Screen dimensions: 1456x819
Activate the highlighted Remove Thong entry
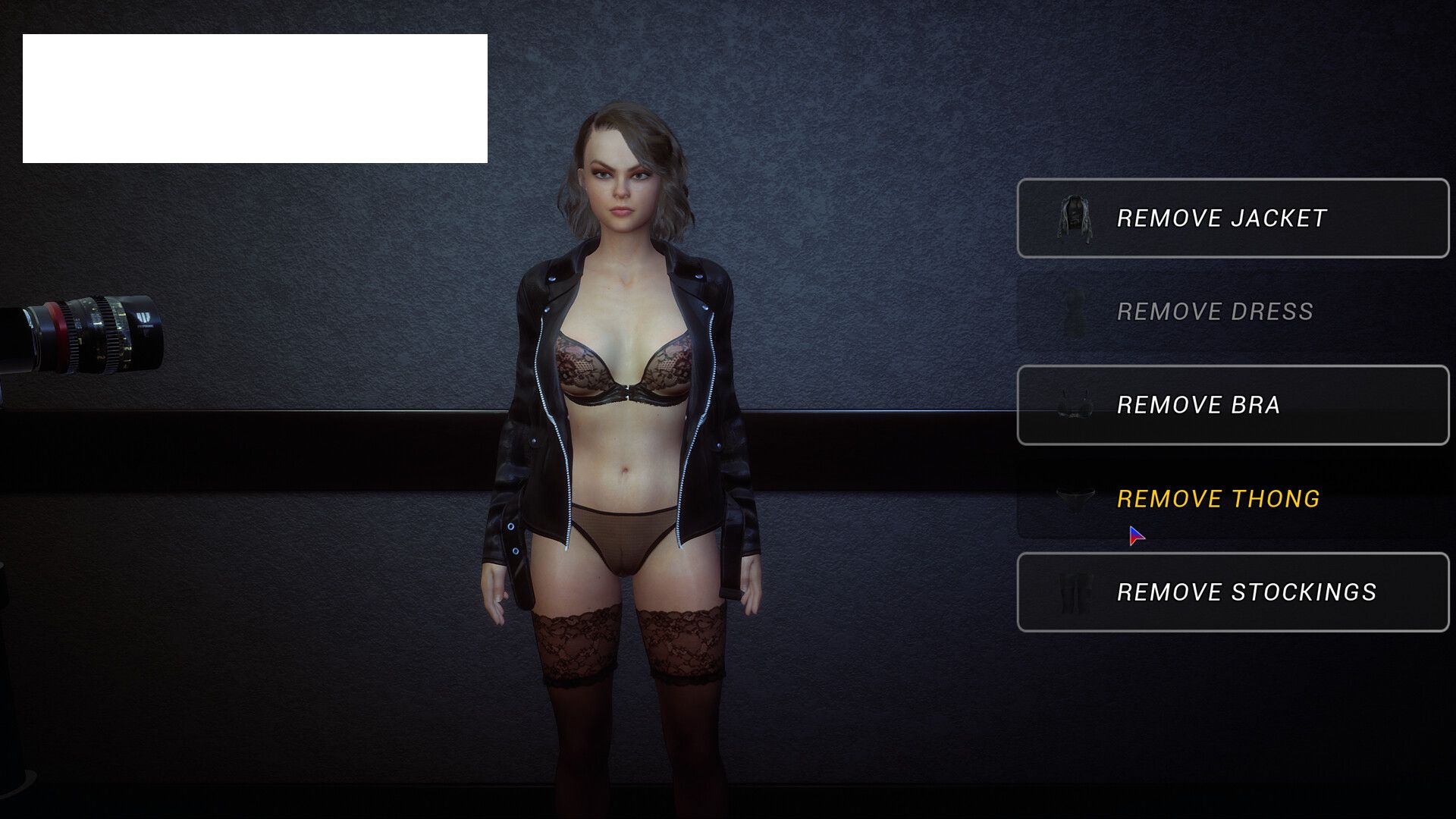tap(1232, 498)
